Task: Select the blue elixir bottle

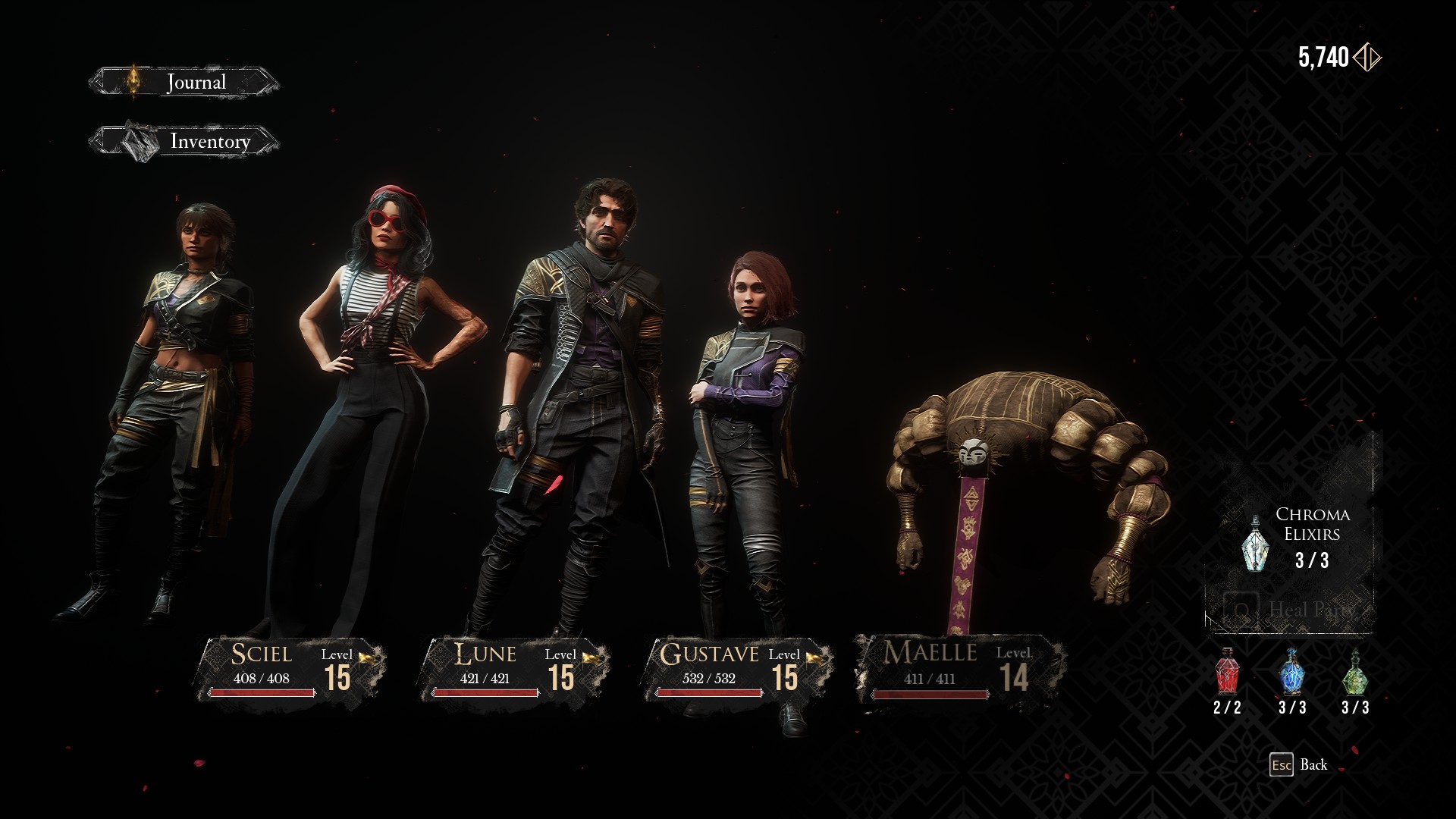Action: tap(1291, 673)
